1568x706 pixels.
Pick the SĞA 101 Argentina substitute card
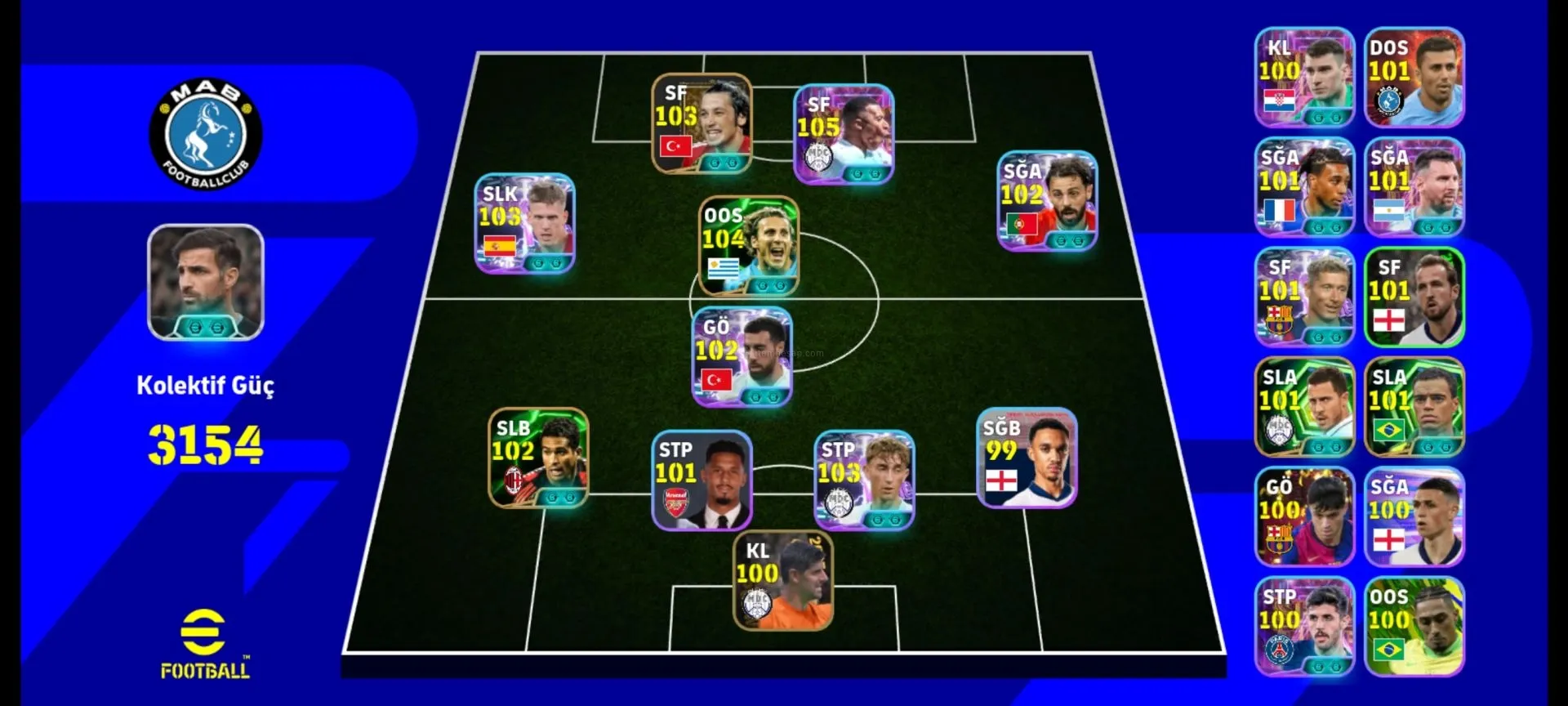coord(1414,187)
